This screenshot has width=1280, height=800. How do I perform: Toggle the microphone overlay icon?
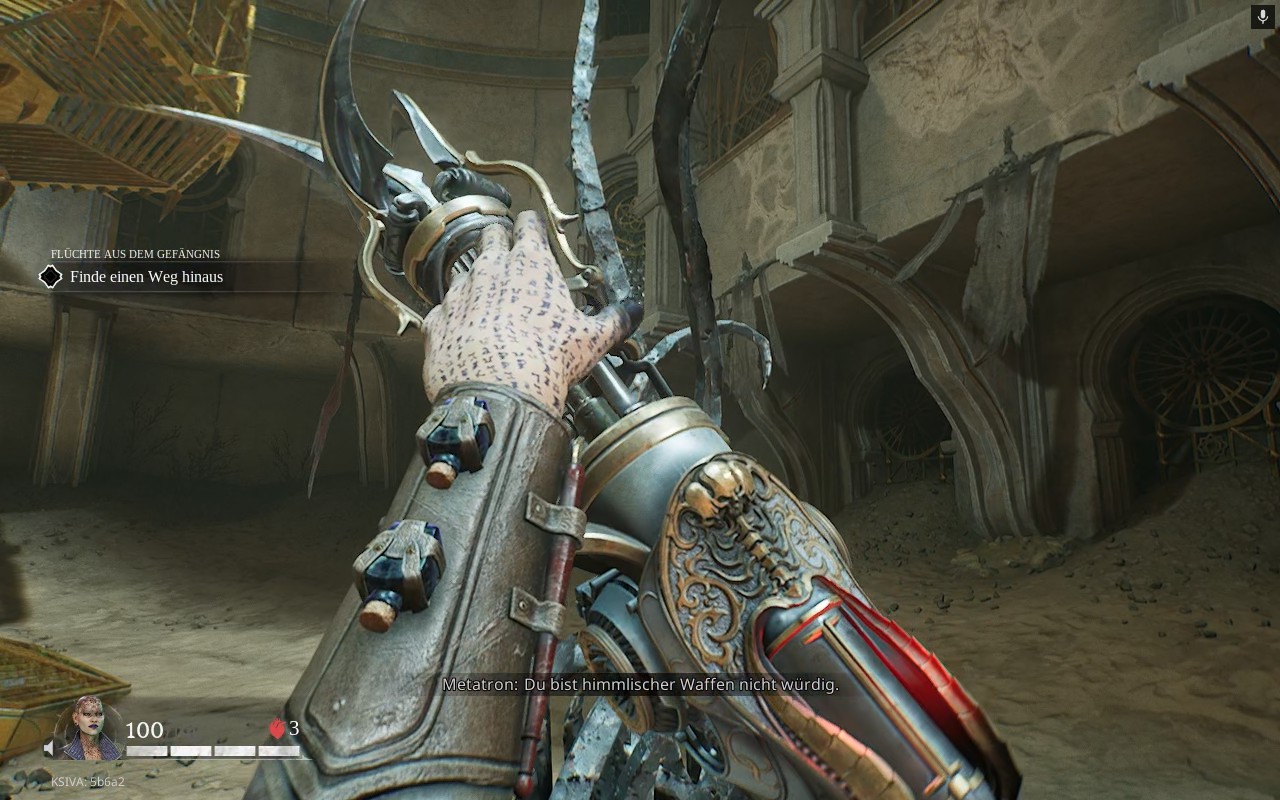point(1262,17)
